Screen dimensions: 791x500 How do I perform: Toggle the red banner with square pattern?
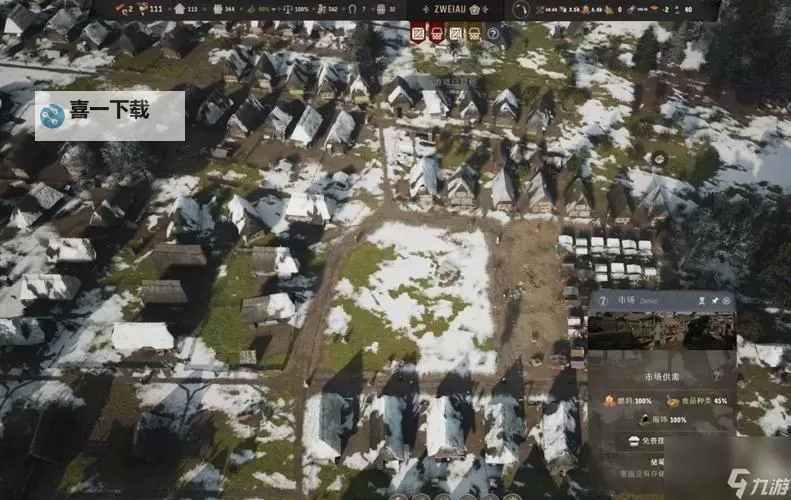(x=418, y=33)
